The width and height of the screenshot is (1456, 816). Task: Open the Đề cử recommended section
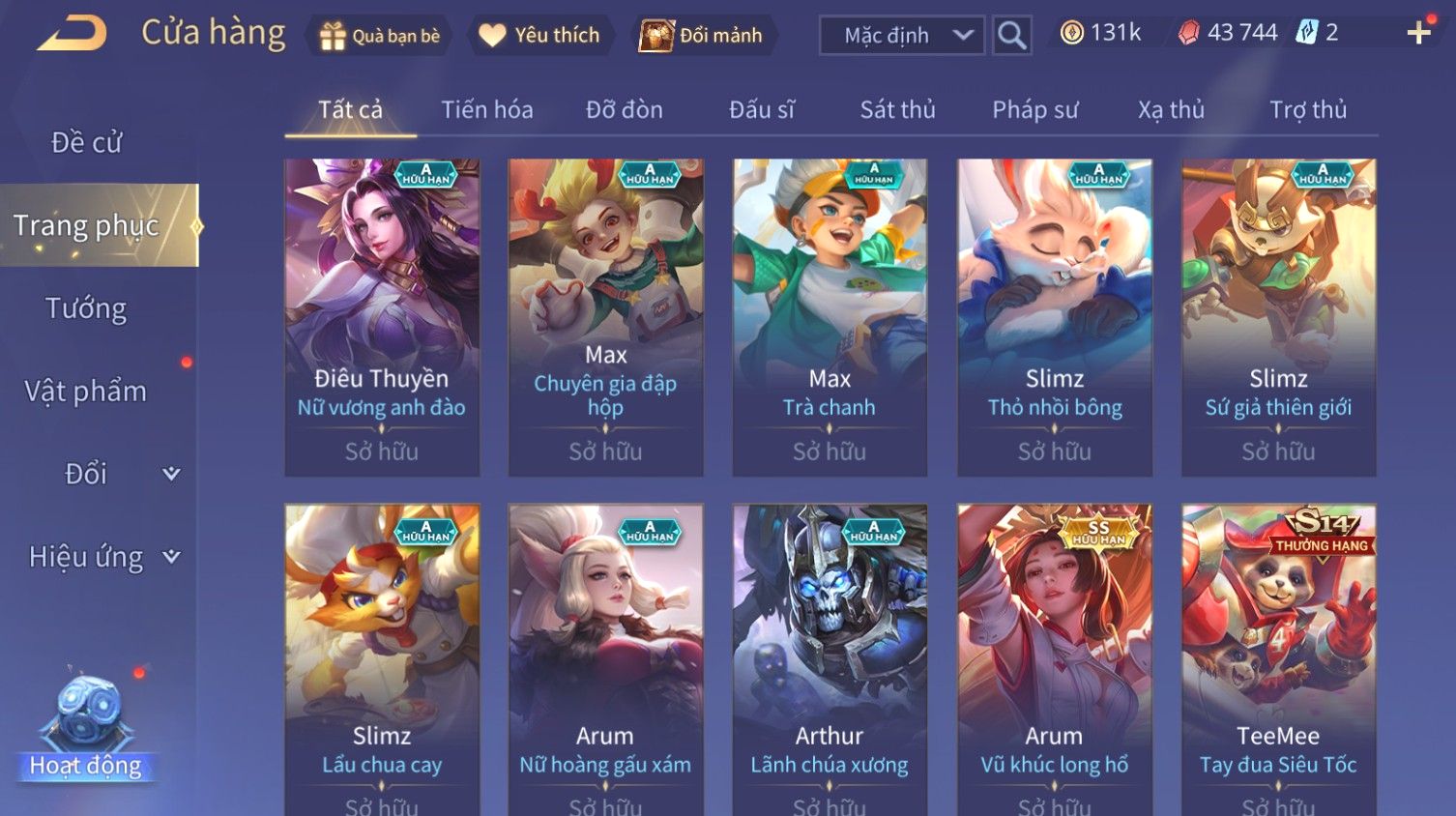pyautogui.click(x=86, y=143)
